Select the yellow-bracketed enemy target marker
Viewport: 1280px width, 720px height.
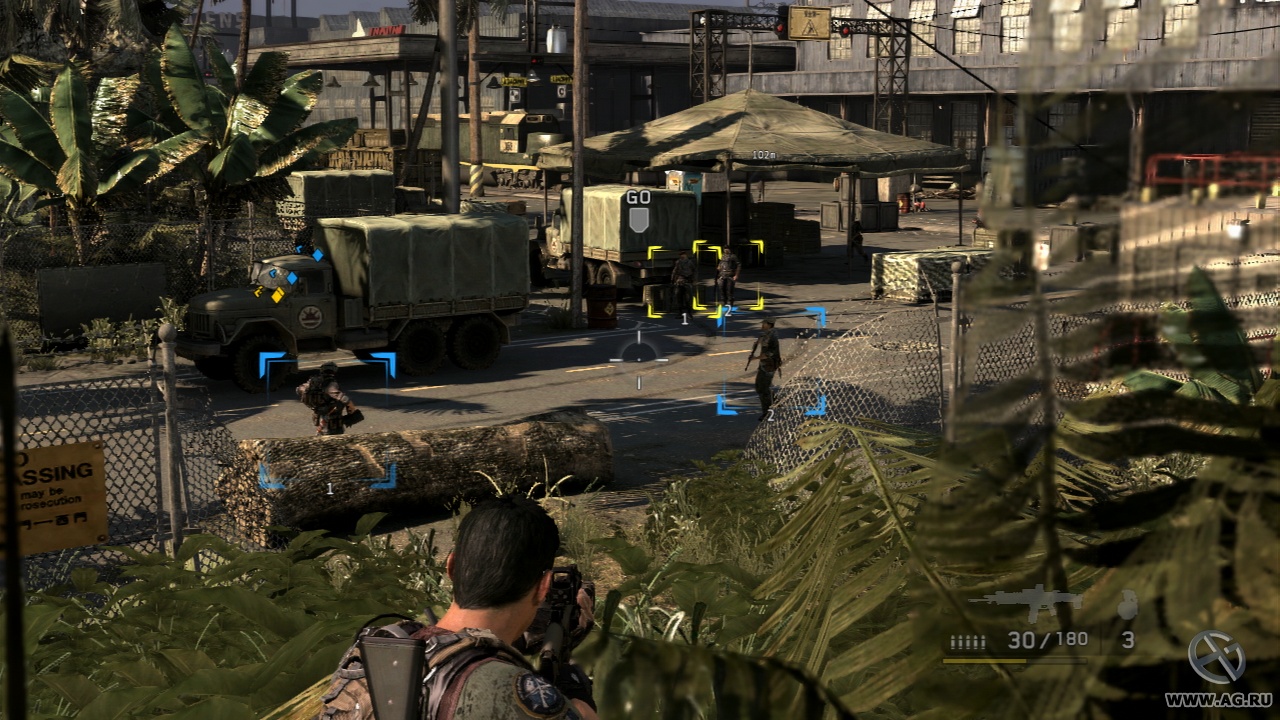coord(705,279)
